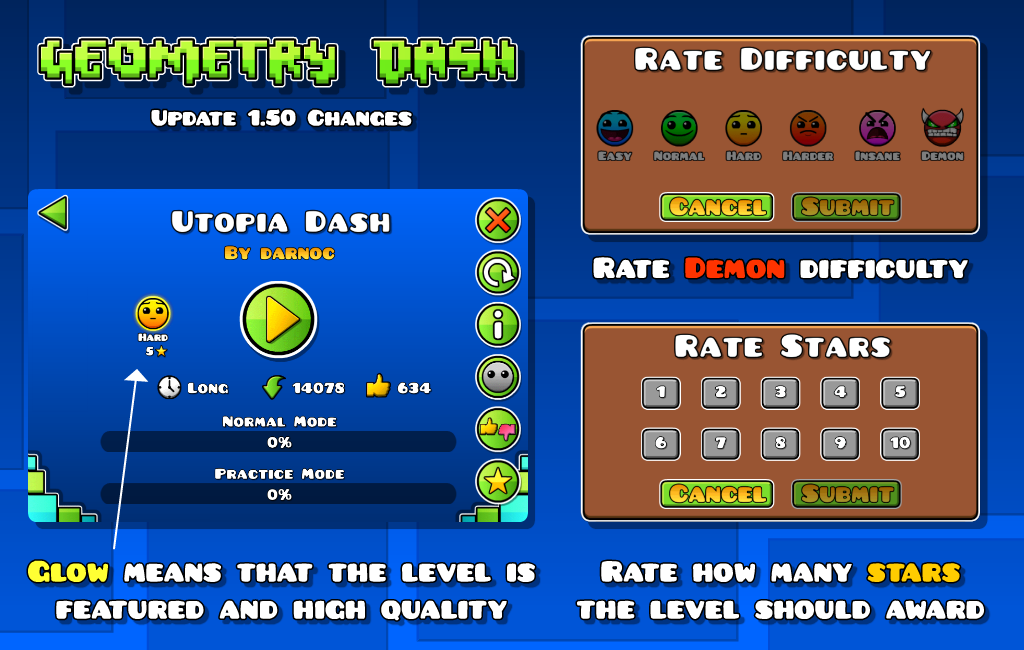Cancel the Rate Difficulty panel
Viewport: 1024px width, 650px height.
[716, 207]
